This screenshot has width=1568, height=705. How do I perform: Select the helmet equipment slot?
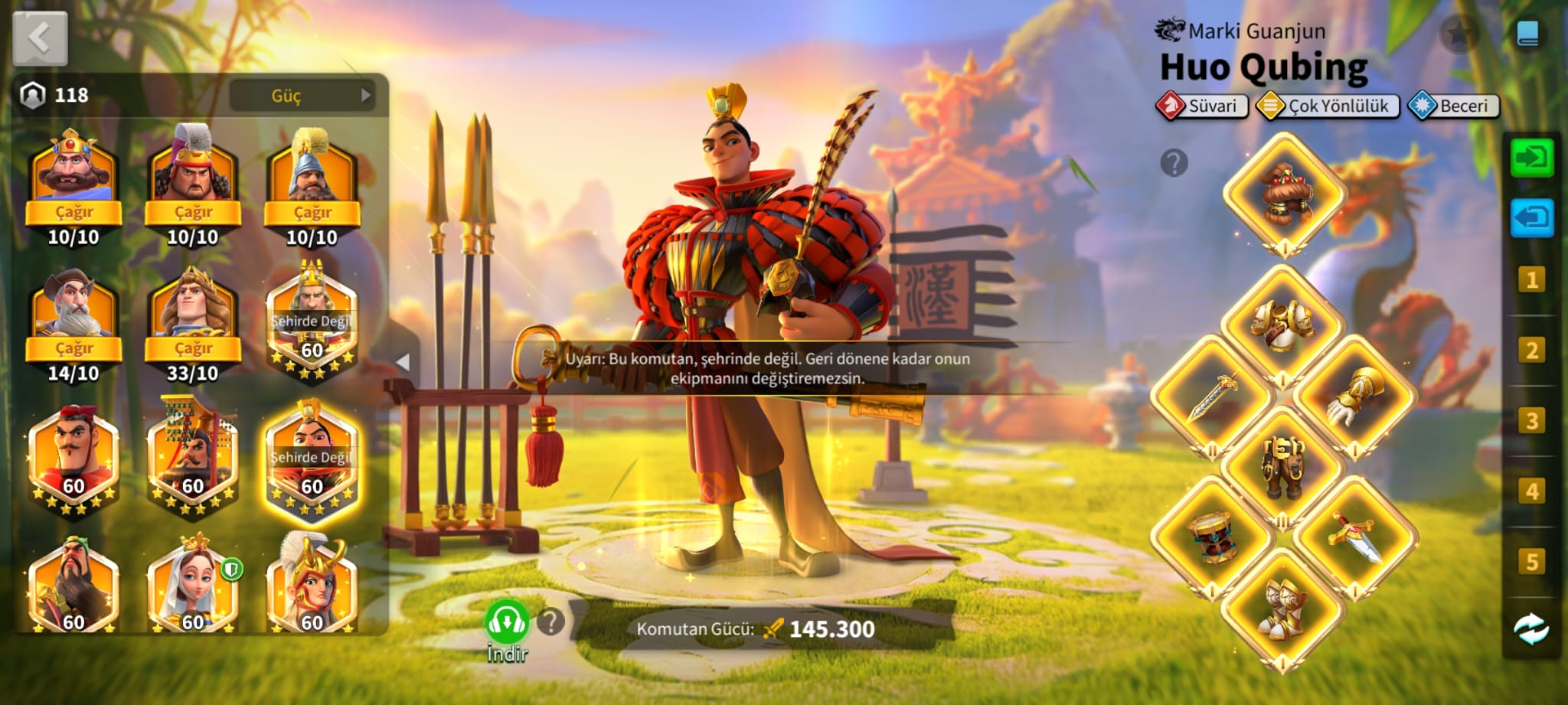click(1284, 192)
